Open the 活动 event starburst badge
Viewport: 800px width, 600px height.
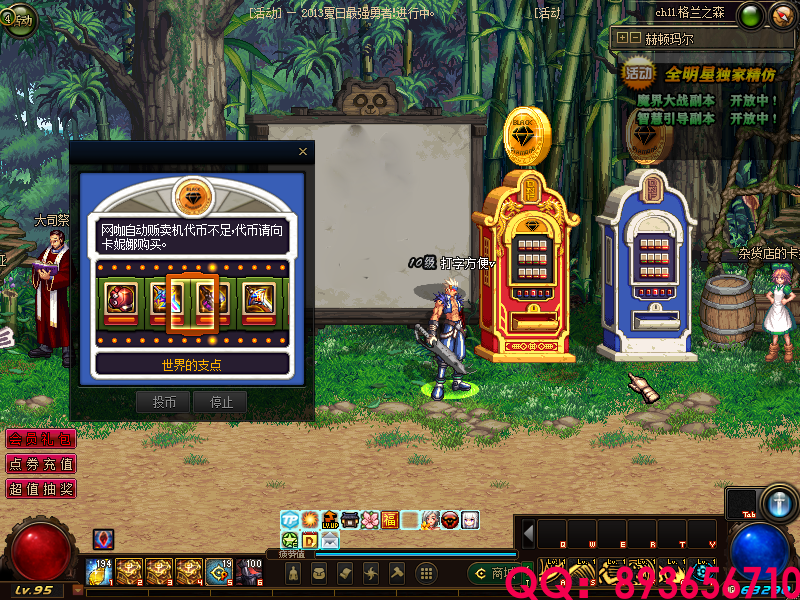(638, 72)
